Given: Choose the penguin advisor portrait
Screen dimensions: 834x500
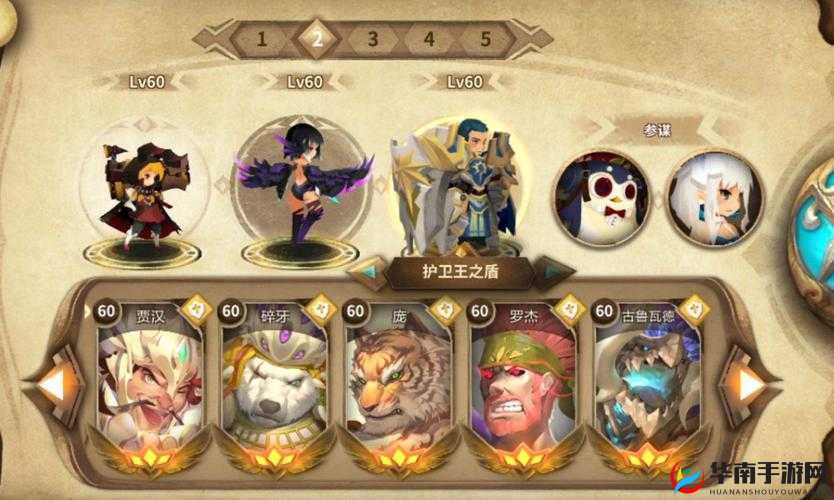Looking at the screenshot, I should click(603, 196).
